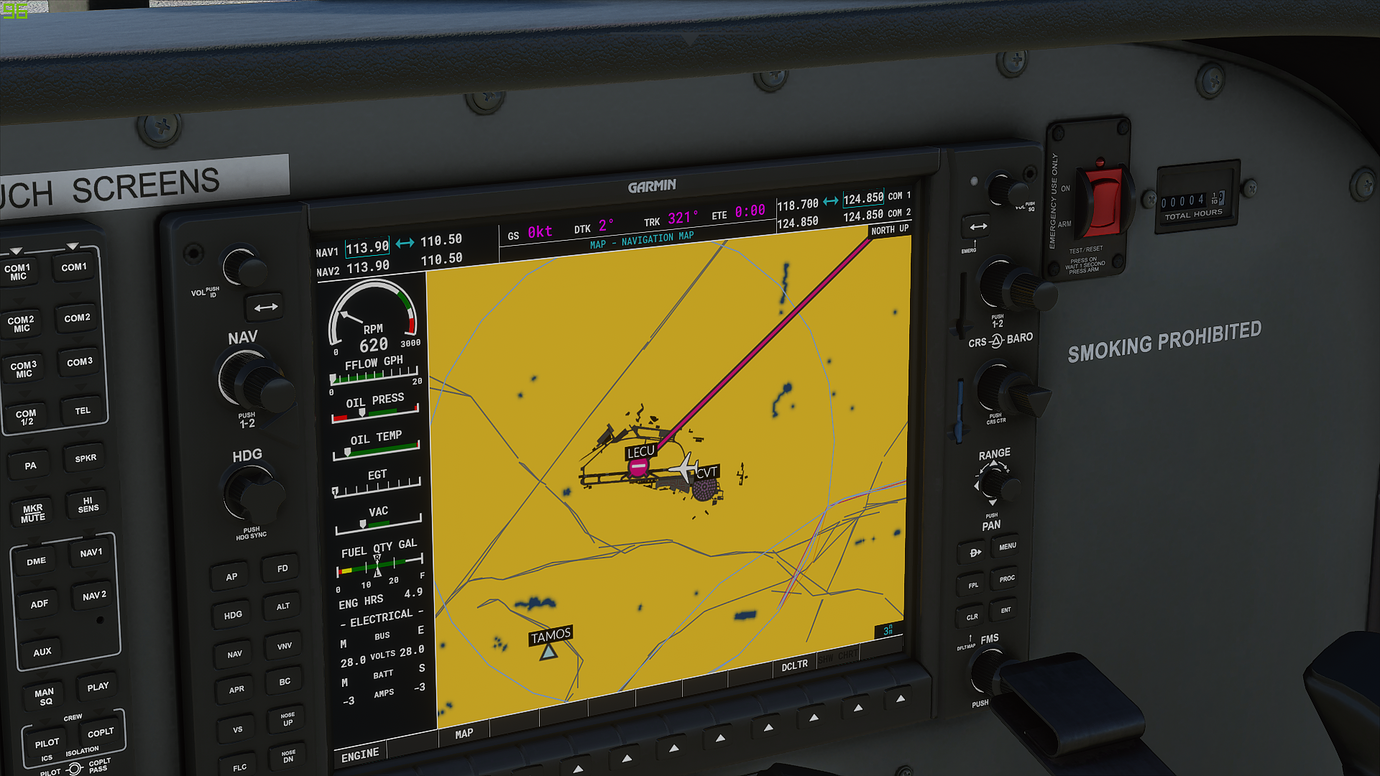The width and height of the screenshot is (1380, 776).
Task: Click the map range scale indicator
Action: click(887, 628)
